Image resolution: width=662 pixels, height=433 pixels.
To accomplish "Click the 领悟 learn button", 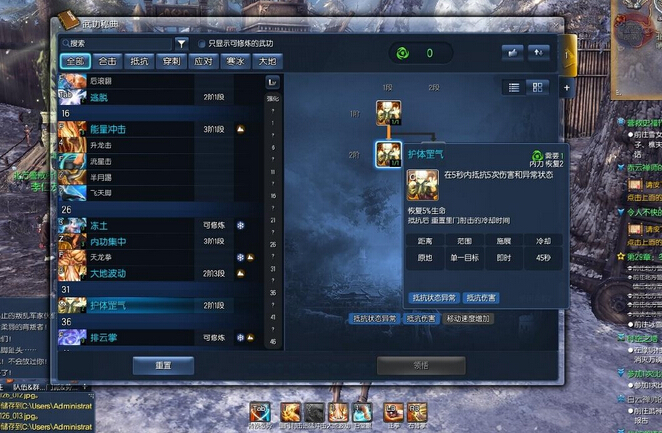I will click(x=422, y=366).
